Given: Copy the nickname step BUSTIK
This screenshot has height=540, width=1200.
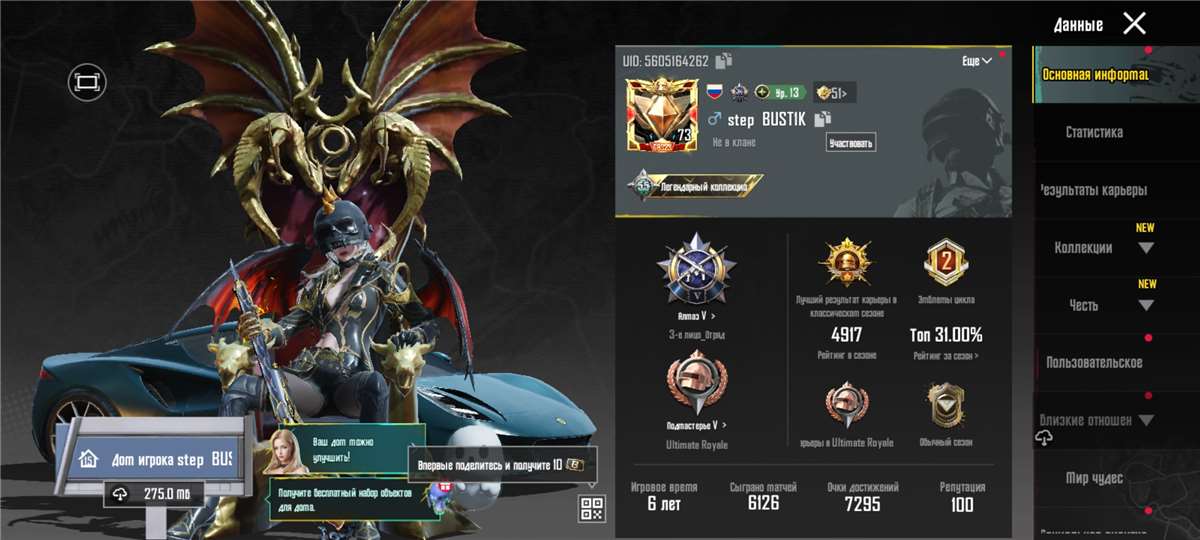Looking at the screenshot, I should point(823,120).
